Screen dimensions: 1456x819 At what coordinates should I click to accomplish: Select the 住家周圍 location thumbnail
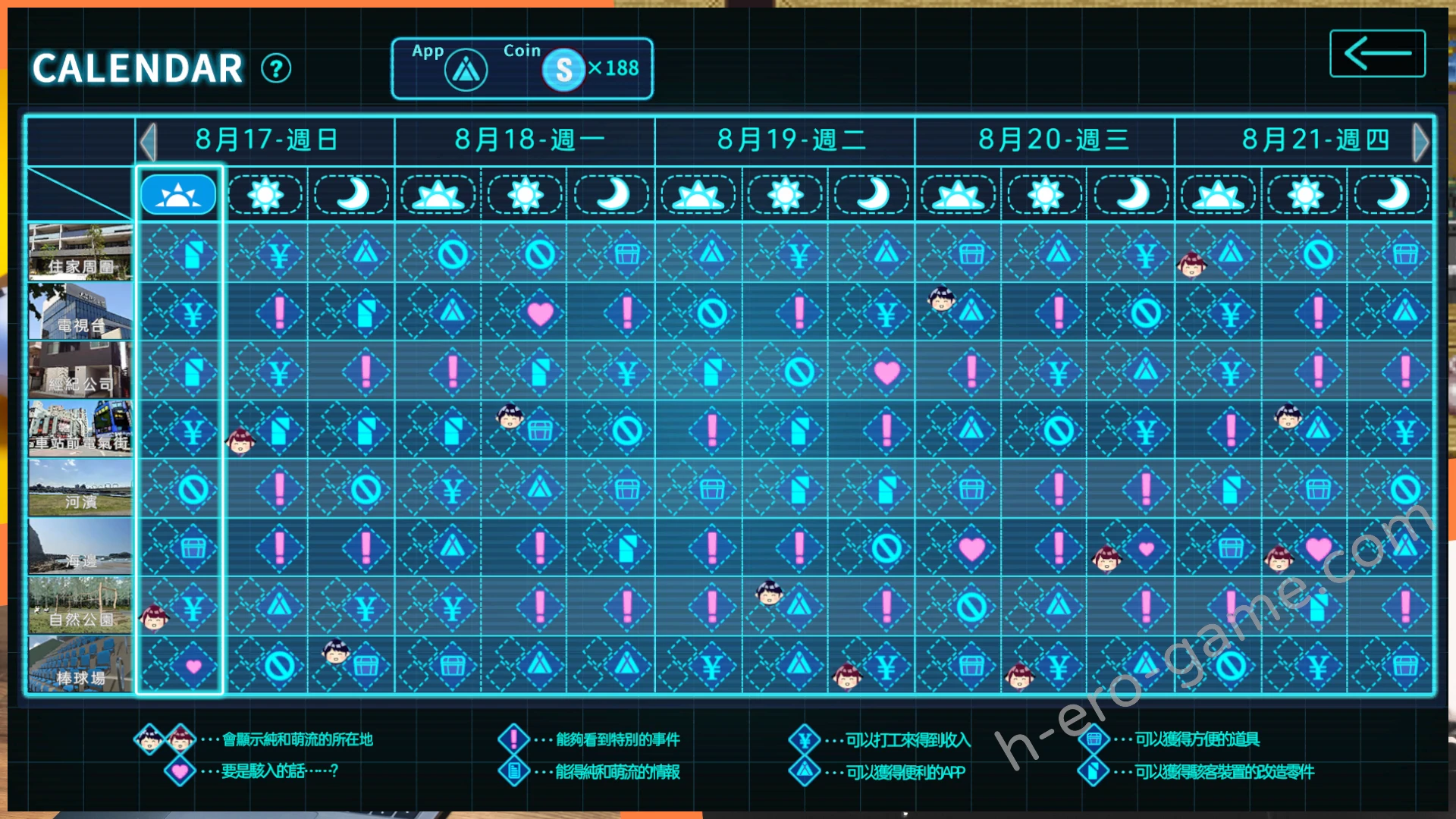(x=80, y=253)
